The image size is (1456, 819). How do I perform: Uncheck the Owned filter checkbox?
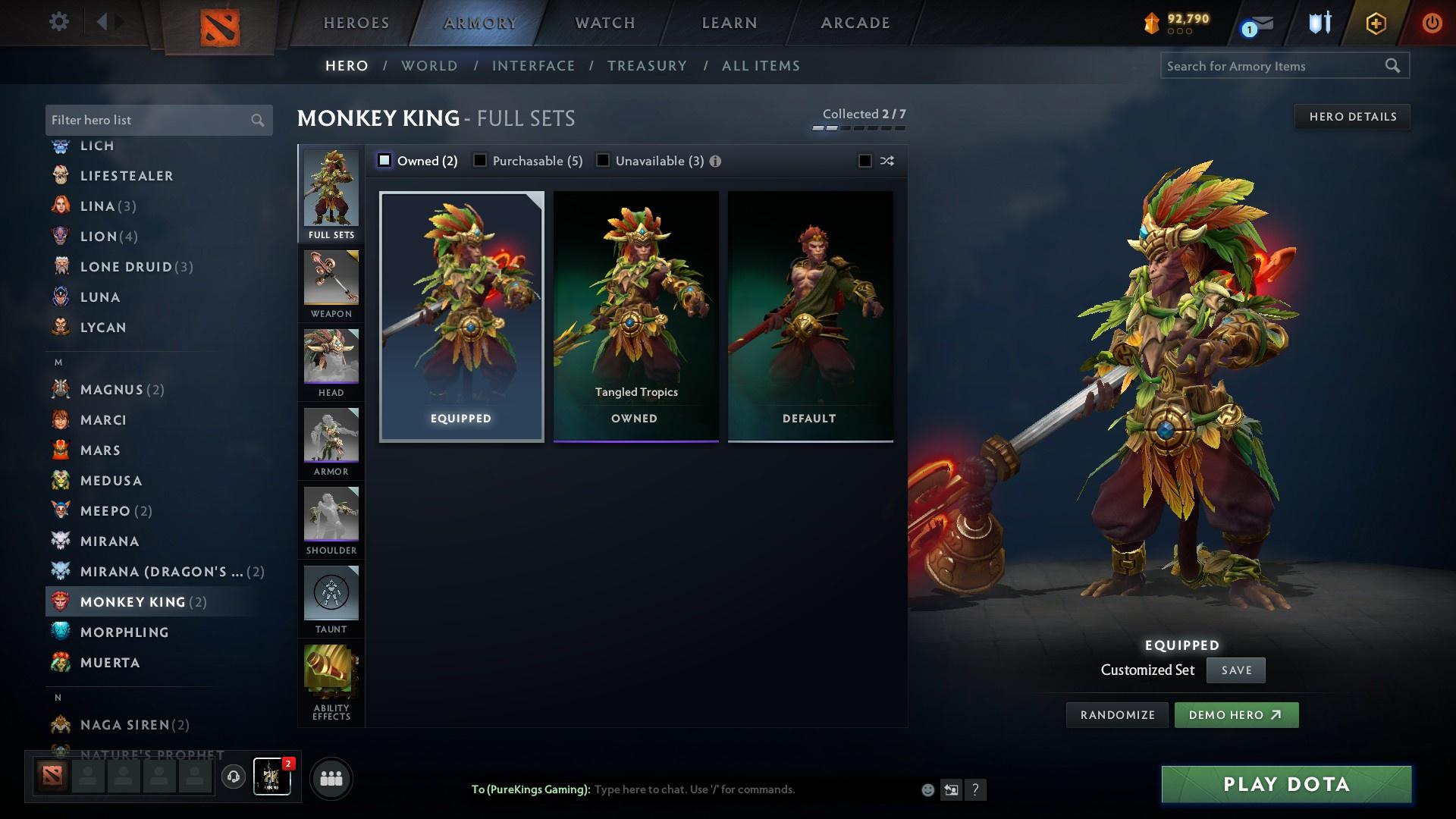384,161
